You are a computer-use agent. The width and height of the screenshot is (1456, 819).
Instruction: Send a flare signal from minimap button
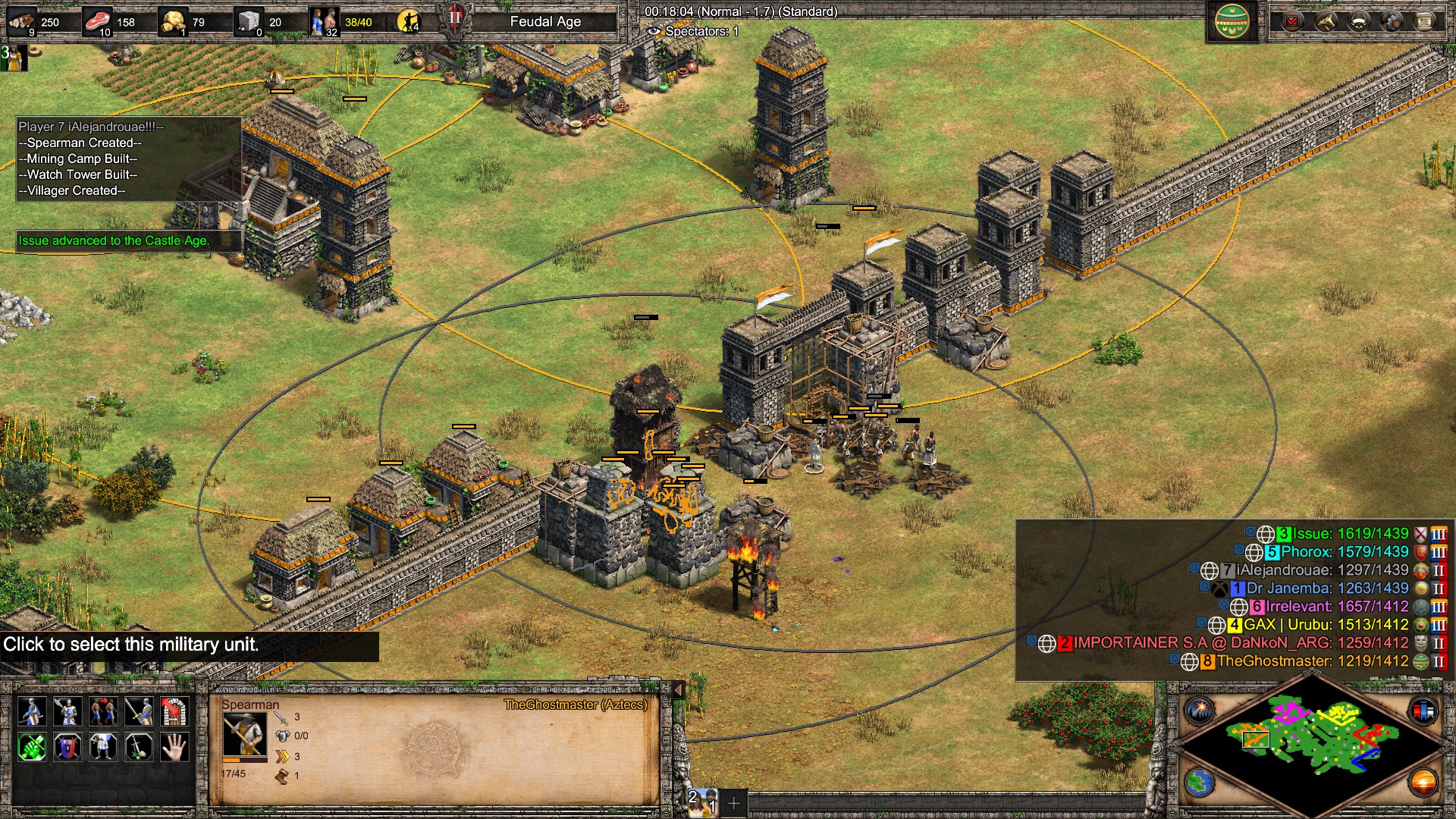tap(1200, 711)
